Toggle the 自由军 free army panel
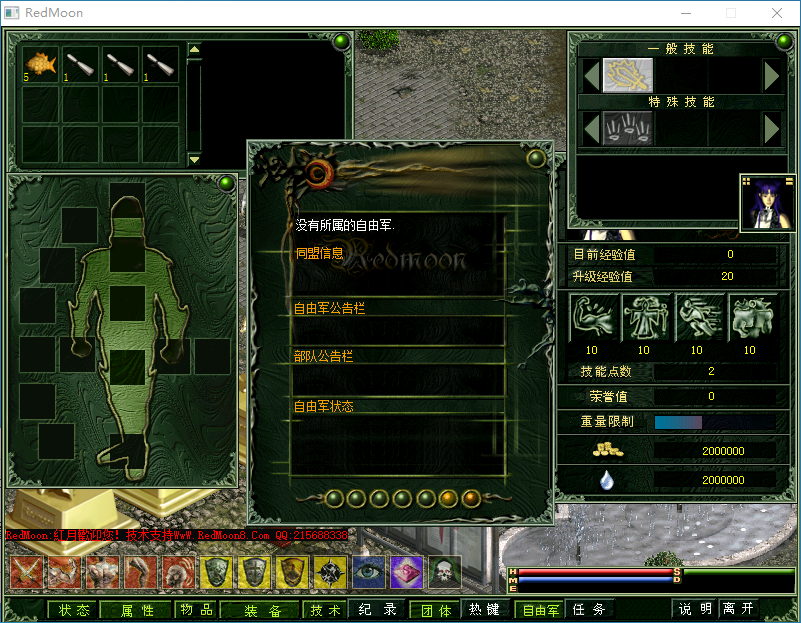The image size is (801, 623). (541, 610)
